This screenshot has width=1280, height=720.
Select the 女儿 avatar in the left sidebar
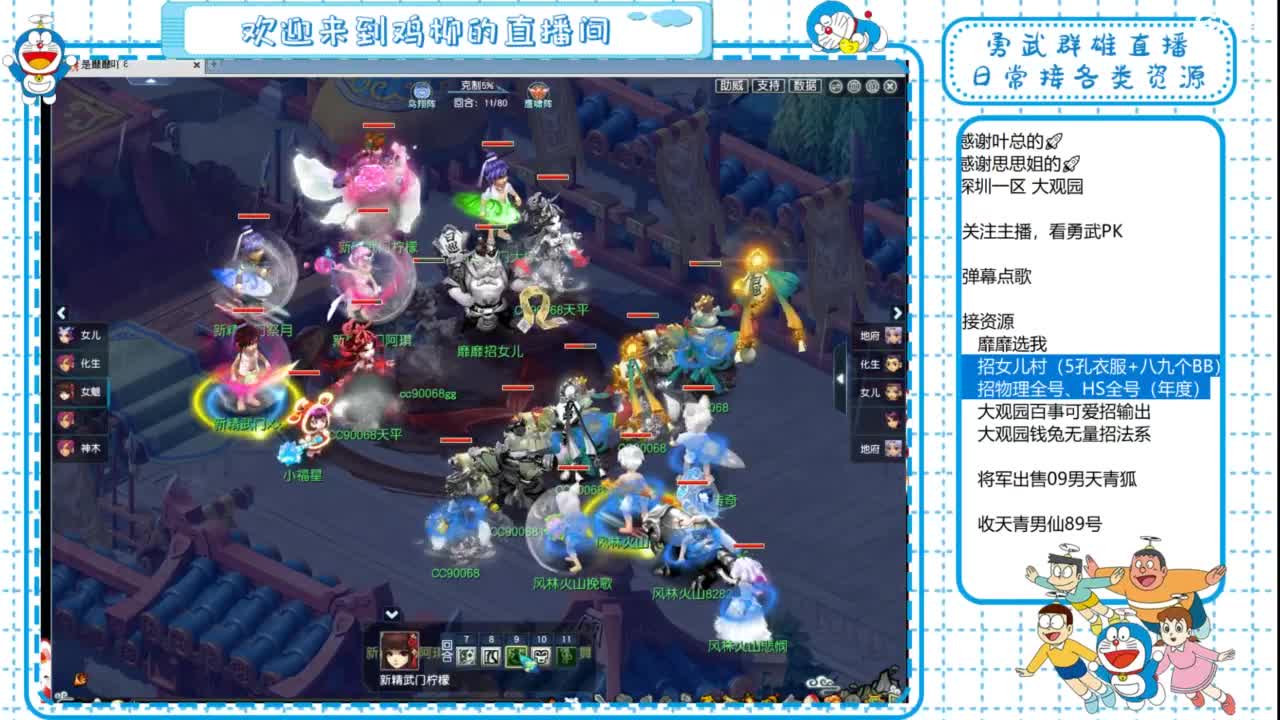[66, 334]
